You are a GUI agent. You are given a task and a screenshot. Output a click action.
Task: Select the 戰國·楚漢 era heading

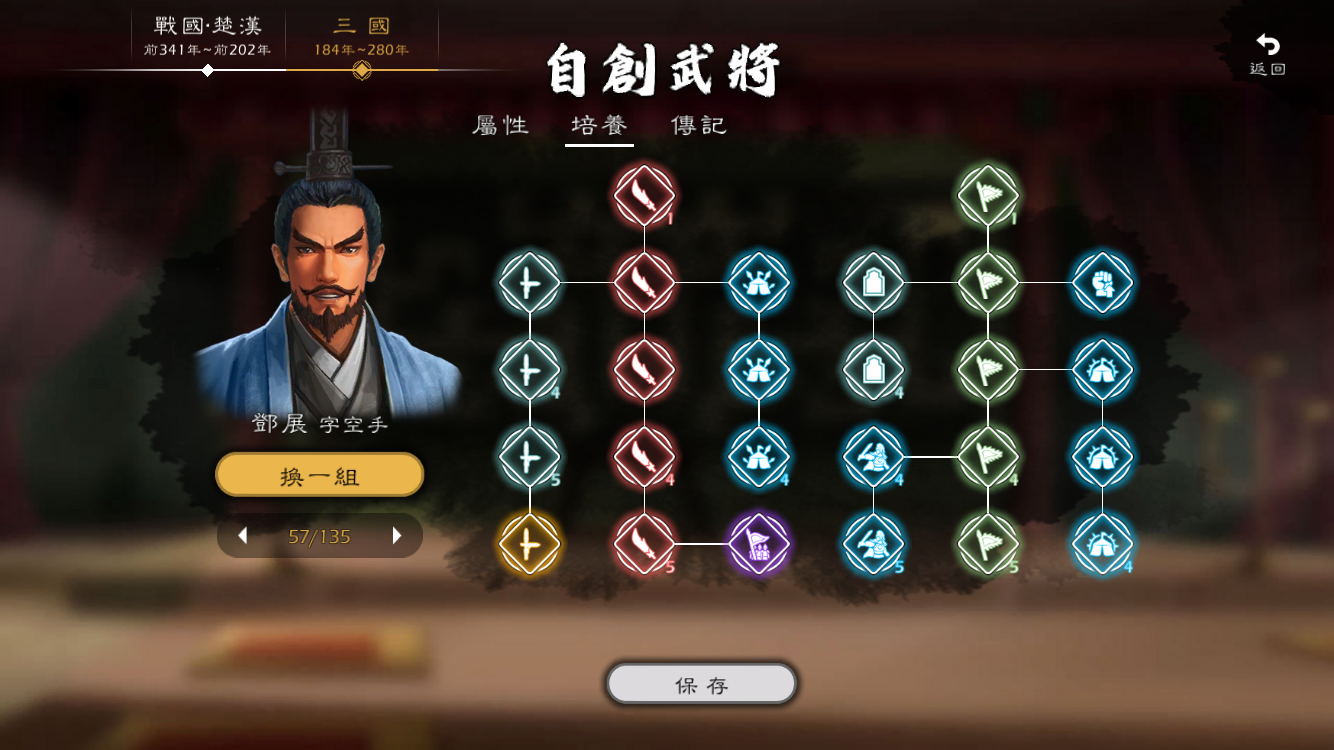point(205,27)
